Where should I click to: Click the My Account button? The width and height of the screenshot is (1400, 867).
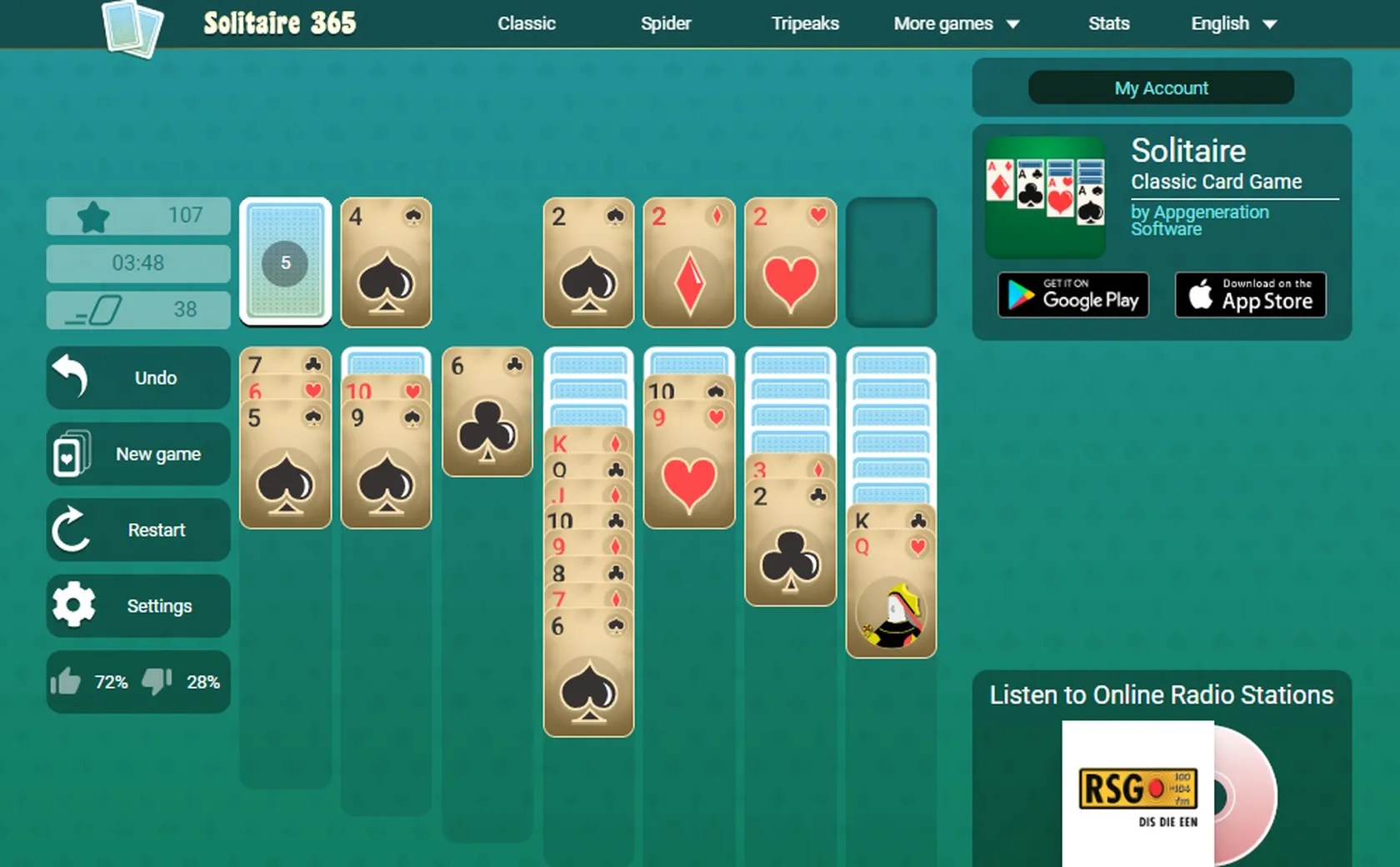click(x=1161, y=88)
